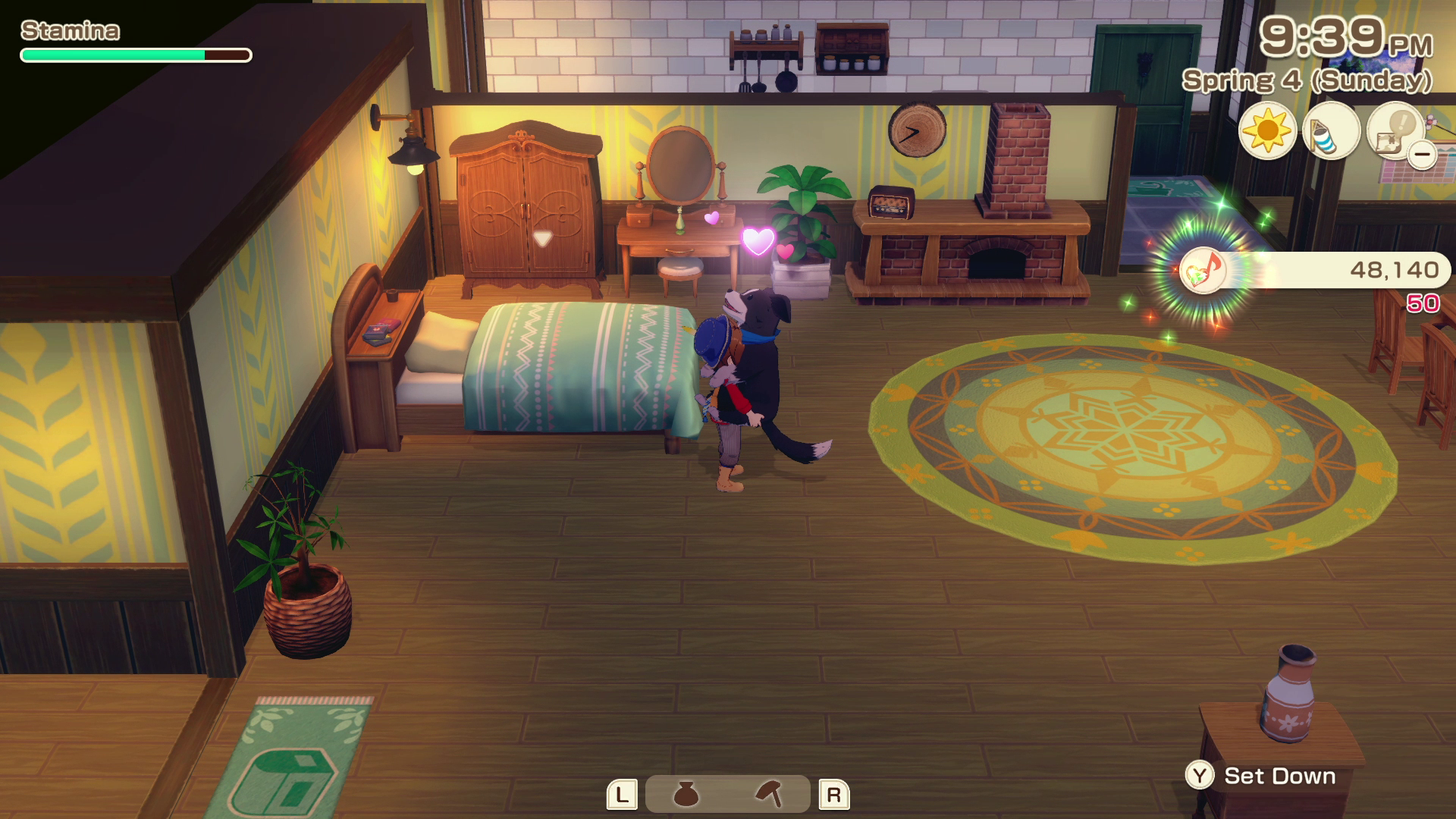Viewport: 1456px width, 819px height.
Task: Select the tool icon in the toolbar
Action: 769,794
